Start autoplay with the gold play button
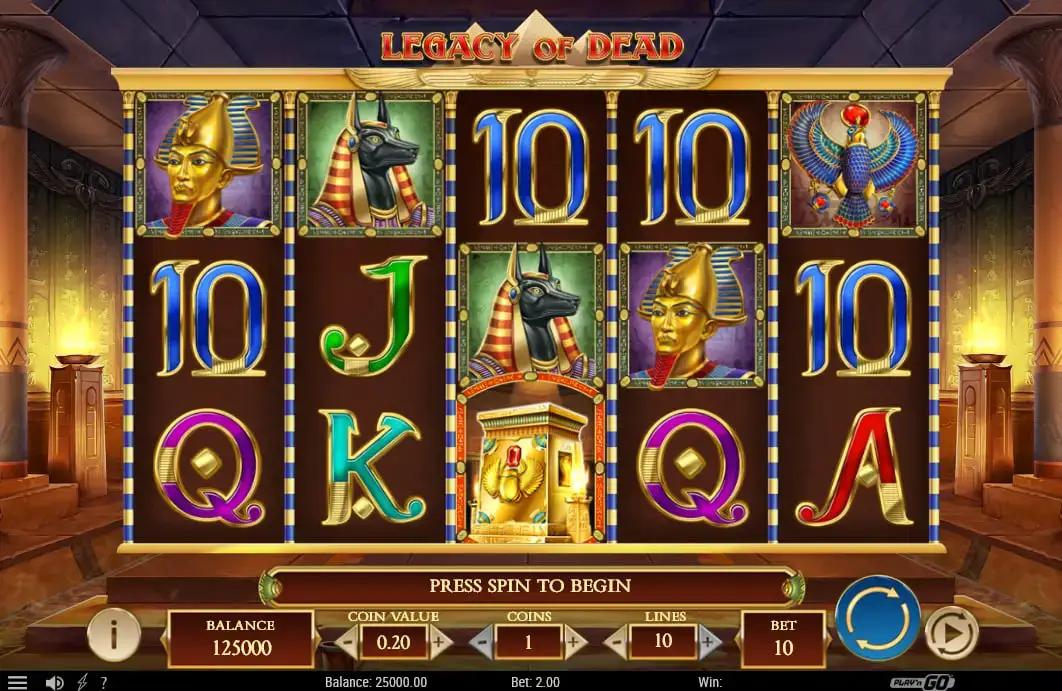This screenshot has height=691, width=1062. (x=949, y=632)
